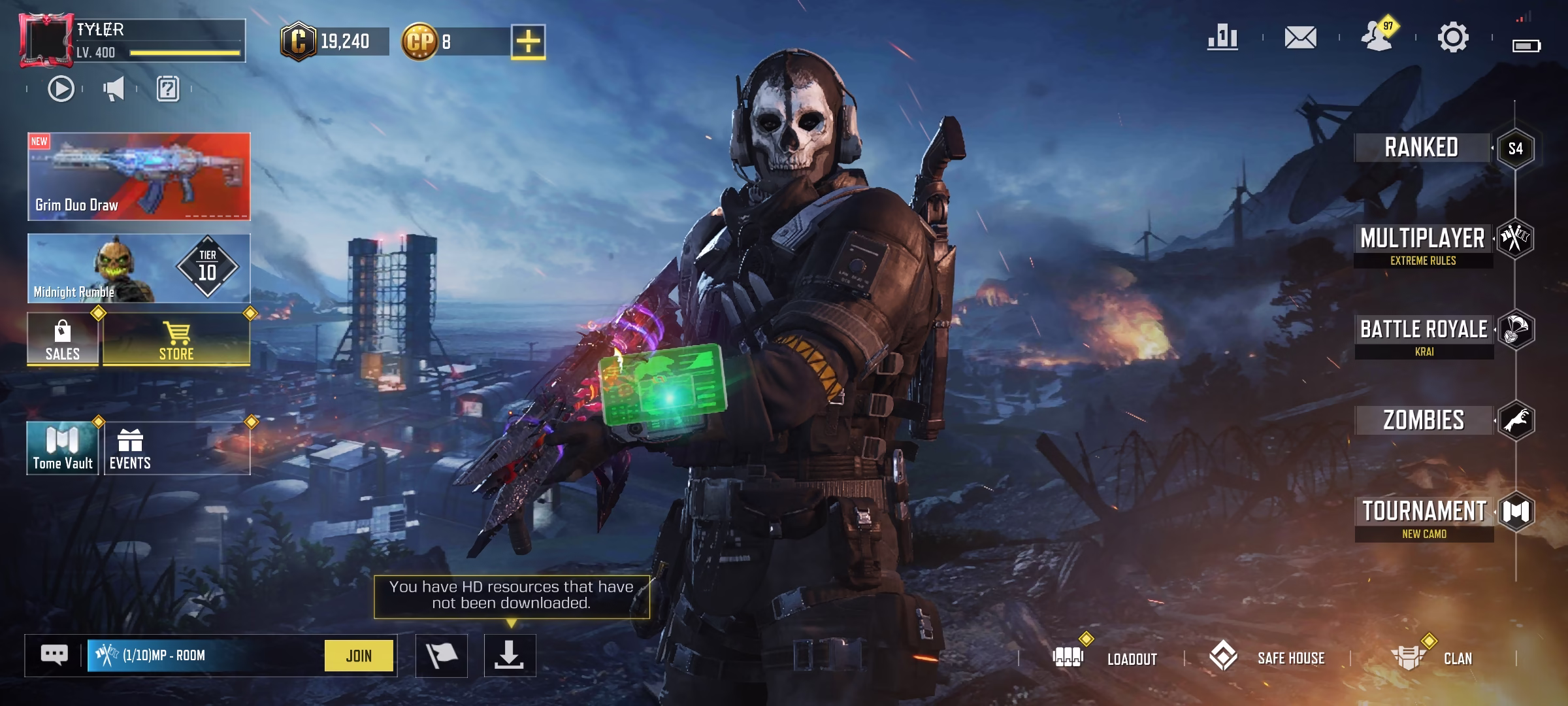
Task: Open game settings via the gear icon
Action: click(x=1453, y=37)
